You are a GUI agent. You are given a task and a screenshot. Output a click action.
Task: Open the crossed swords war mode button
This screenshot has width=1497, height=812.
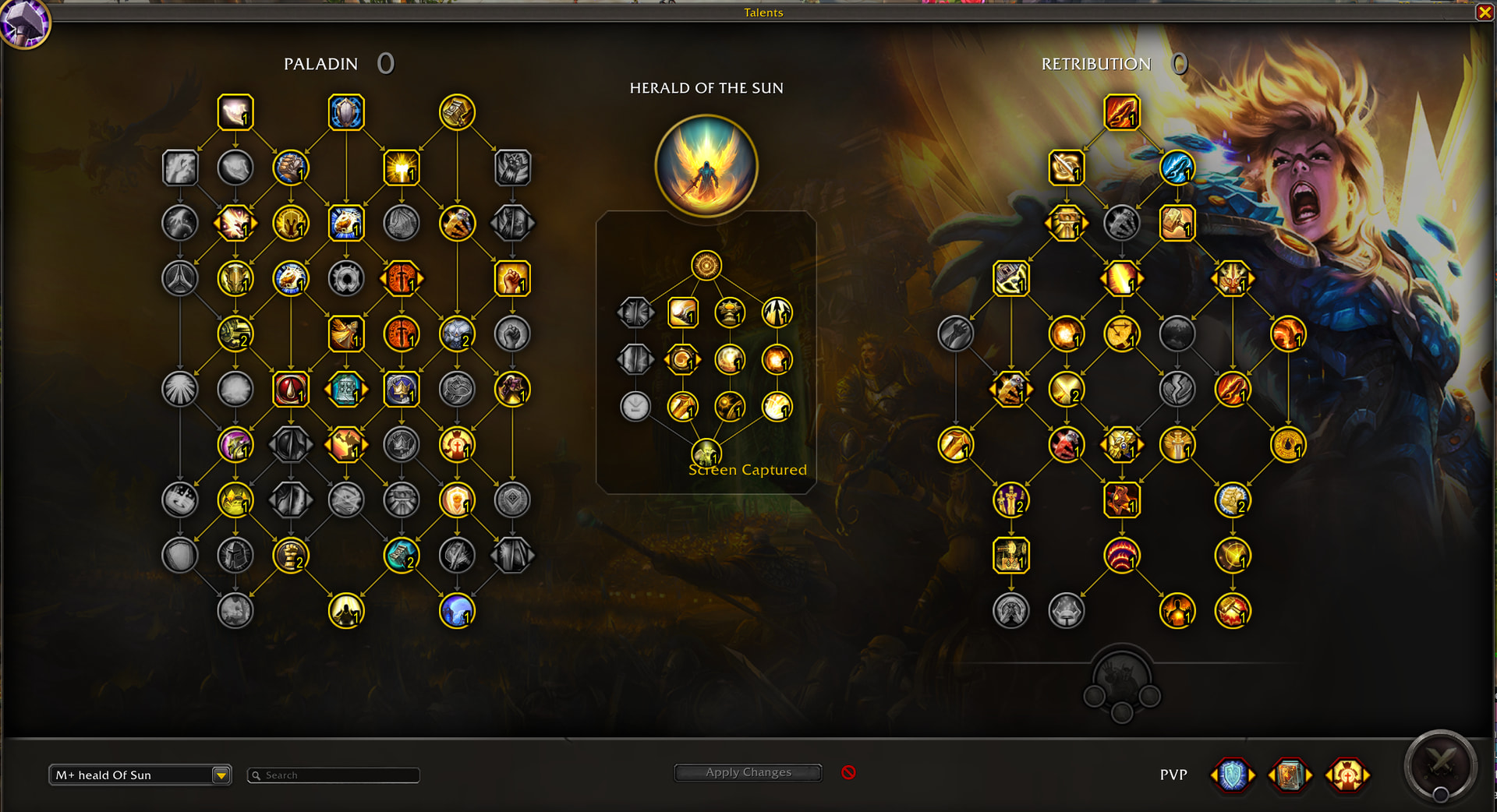tap(1440, 766)
